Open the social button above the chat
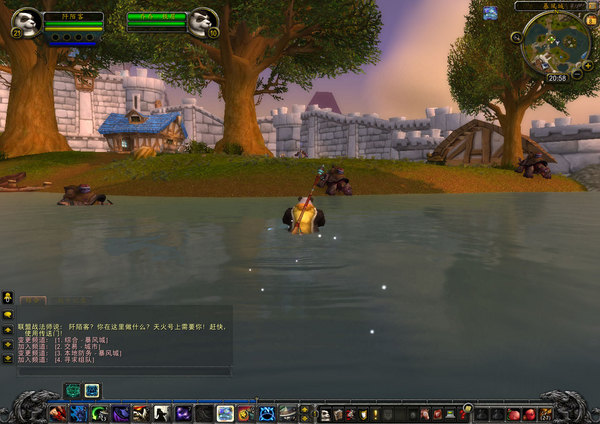The width and height of the screenshot is (600, 424). [x=8, y=297]
